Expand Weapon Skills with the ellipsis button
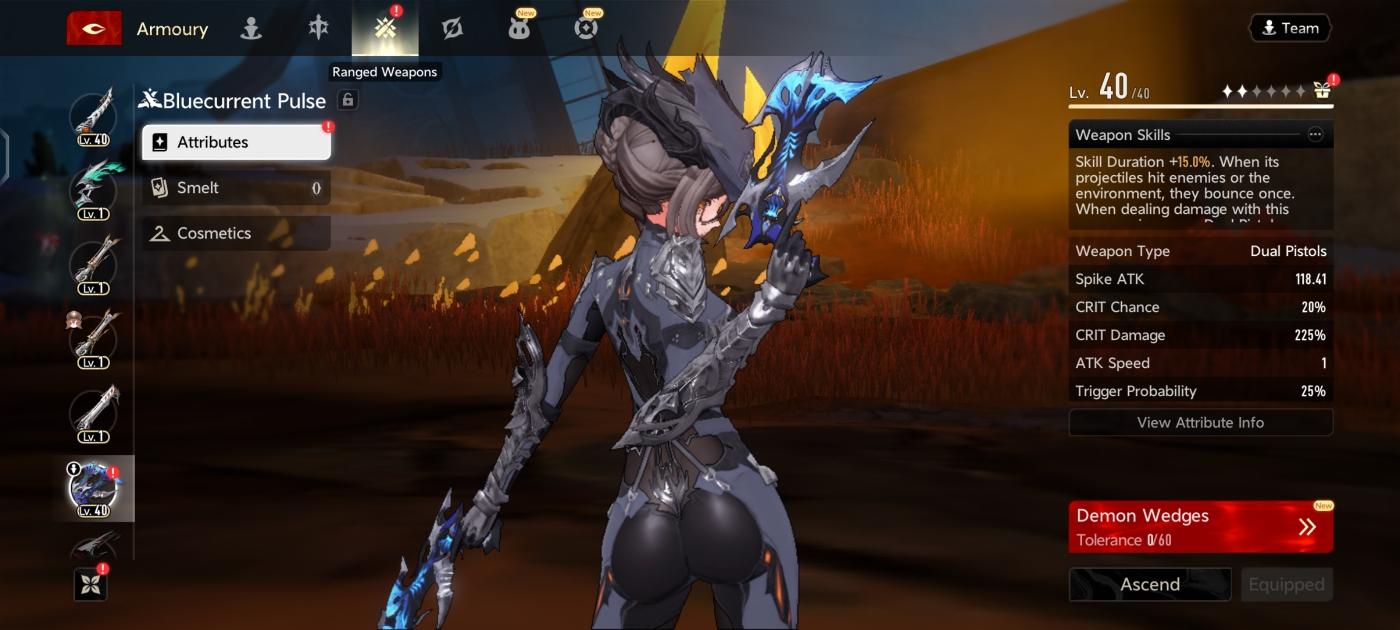This screenshot has height=630, width=1400. click(1315, 135)
